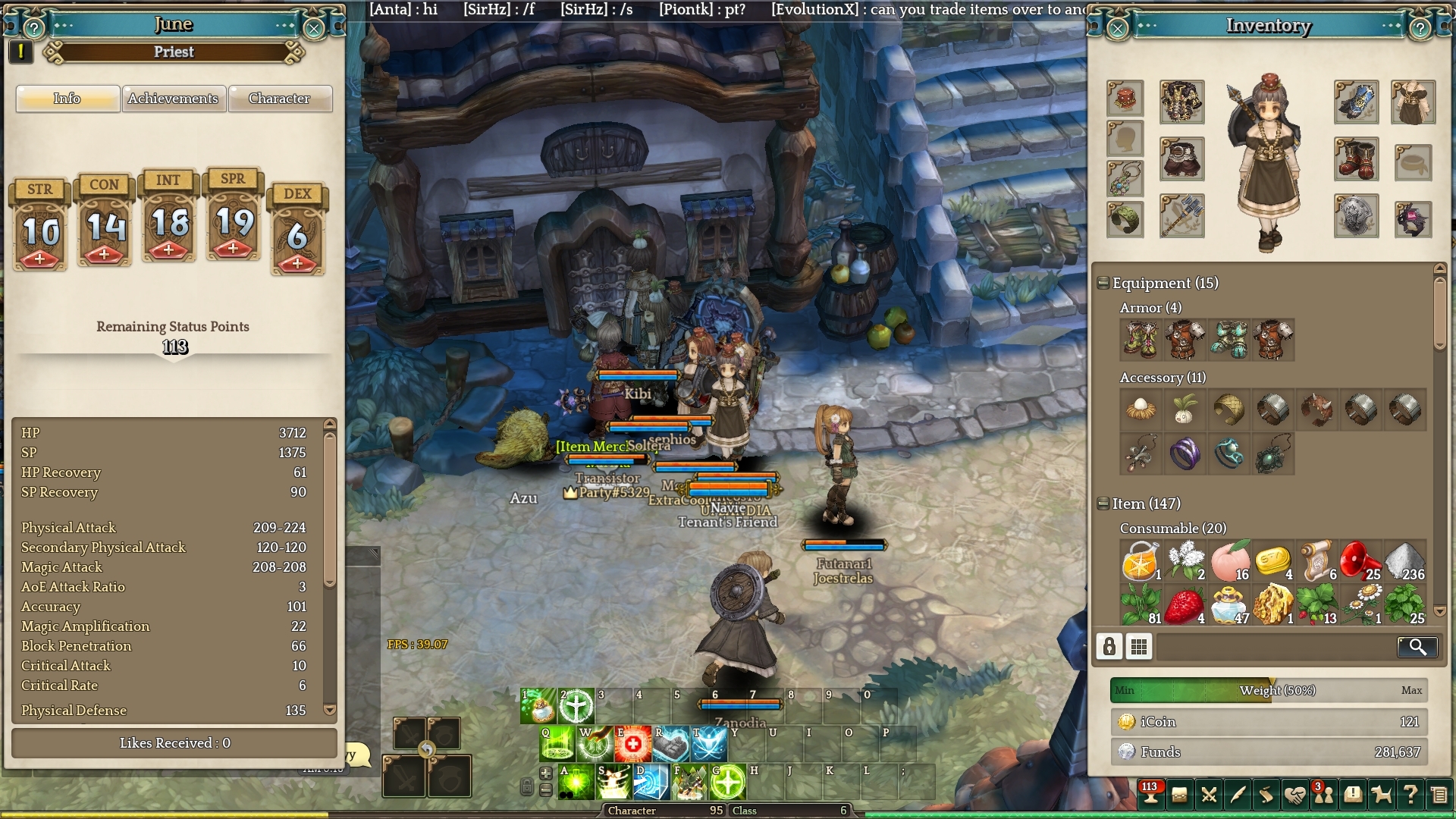The width and height of the screenshot is (1456, 819).
Task: Click the equipped boots slot
Action: point(1356,159)
